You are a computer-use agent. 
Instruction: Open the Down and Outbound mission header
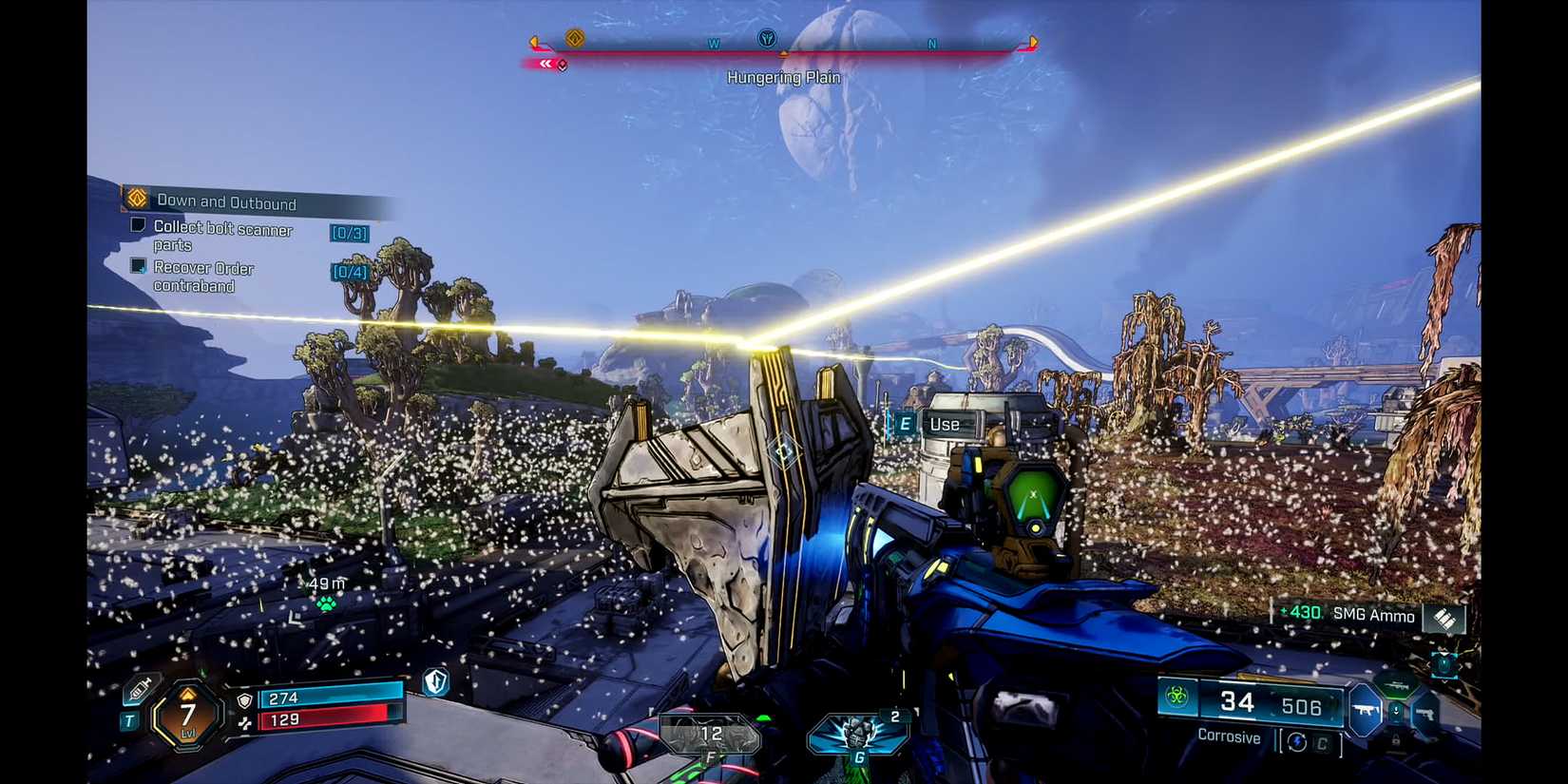point(228,202)
